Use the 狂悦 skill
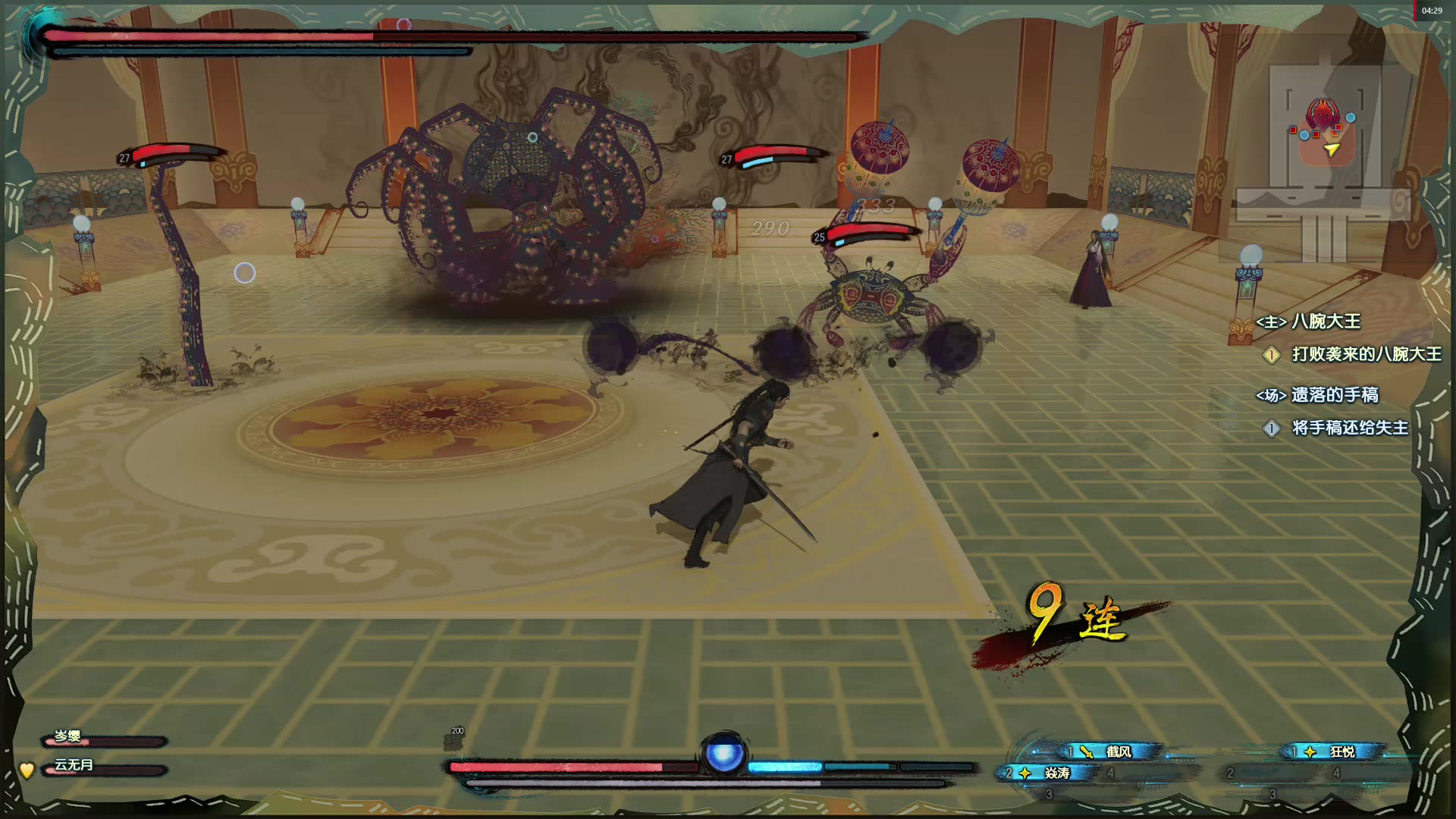 click(x=1335, y=752)
